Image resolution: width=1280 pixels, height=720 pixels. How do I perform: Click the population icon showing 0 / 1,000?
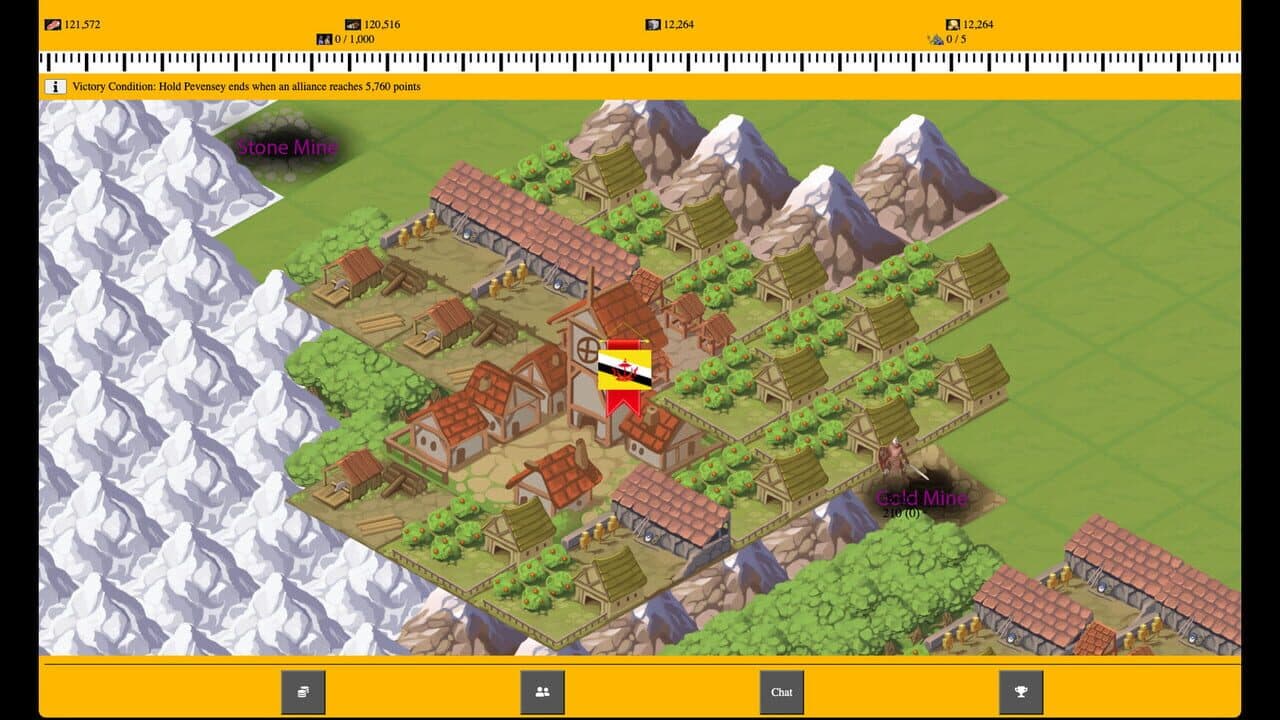[x=325, y=38]
